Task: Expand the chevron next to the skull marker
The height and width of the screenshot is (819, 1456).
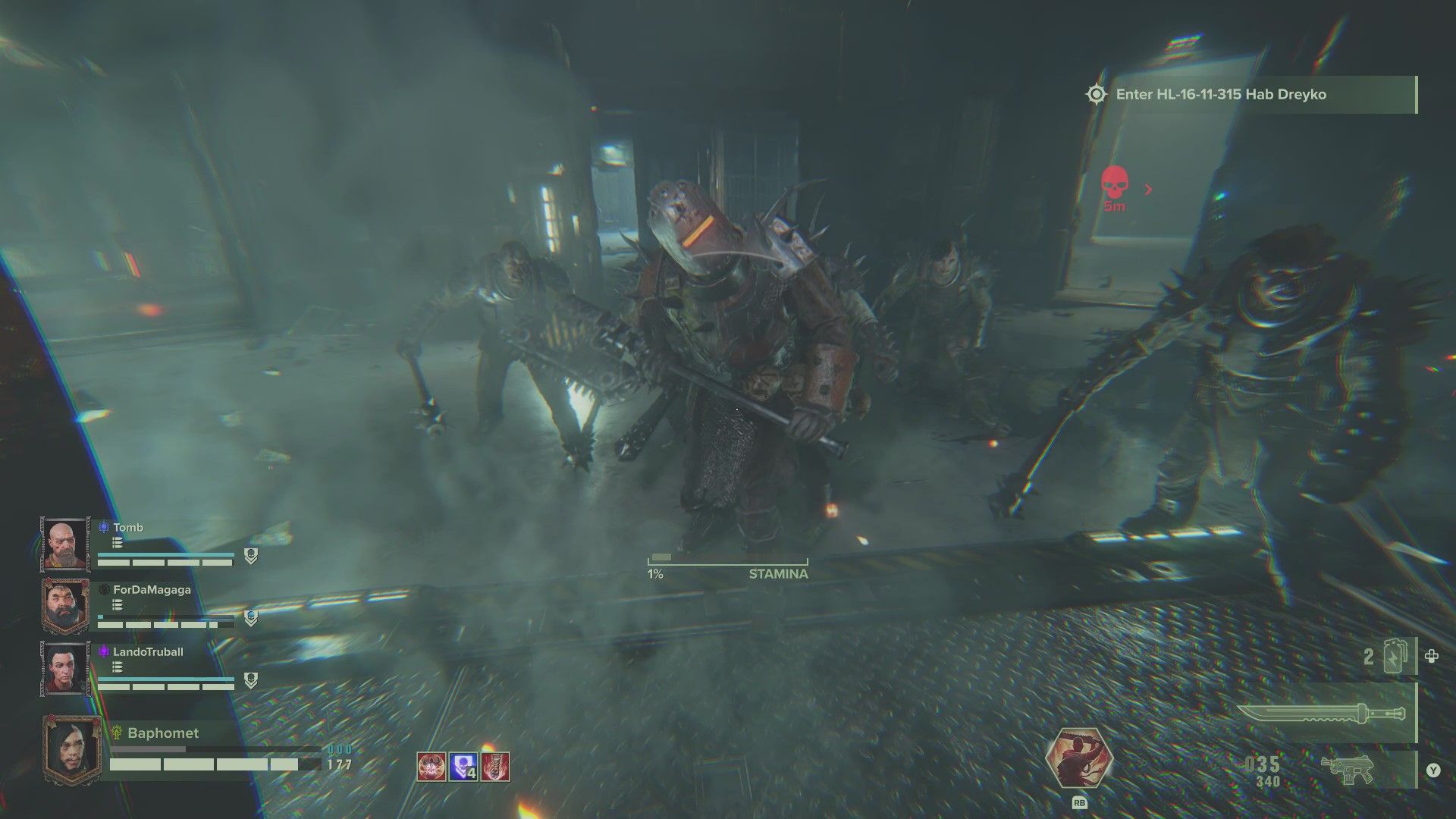Action: tap(1148, 190)
